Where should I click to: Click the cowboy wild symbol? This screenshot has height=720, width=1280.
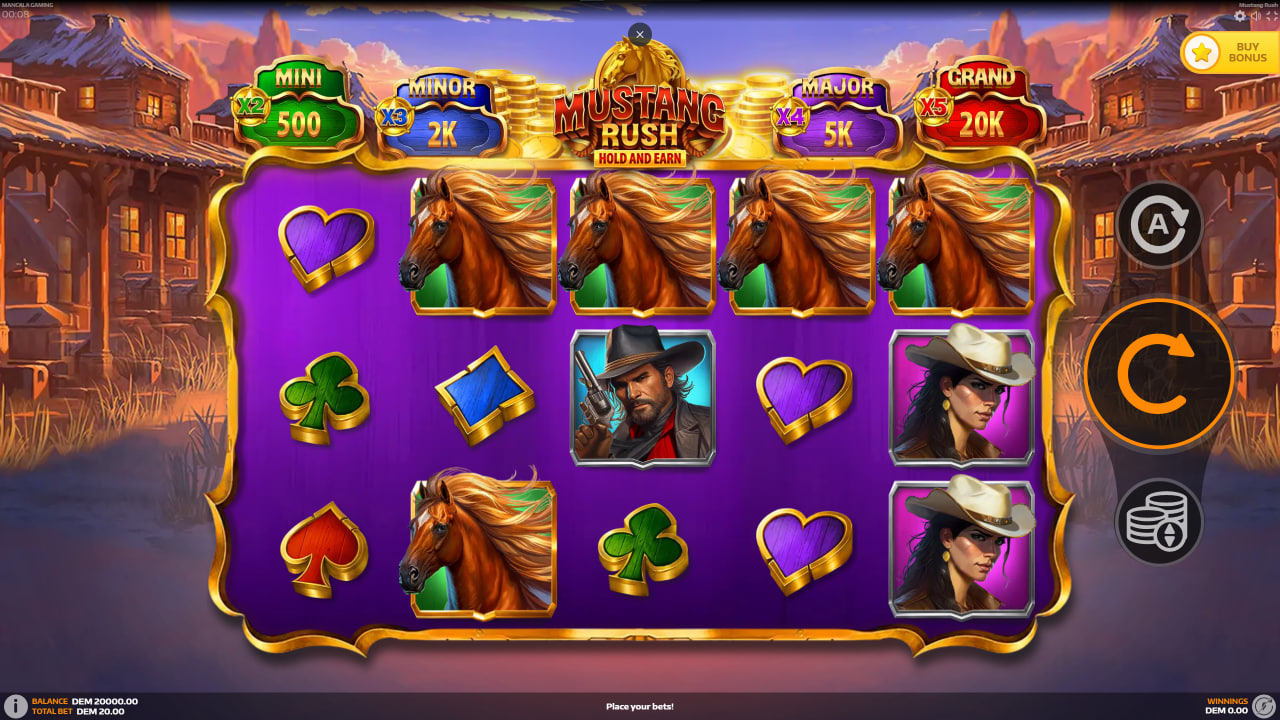pos(642,397)
